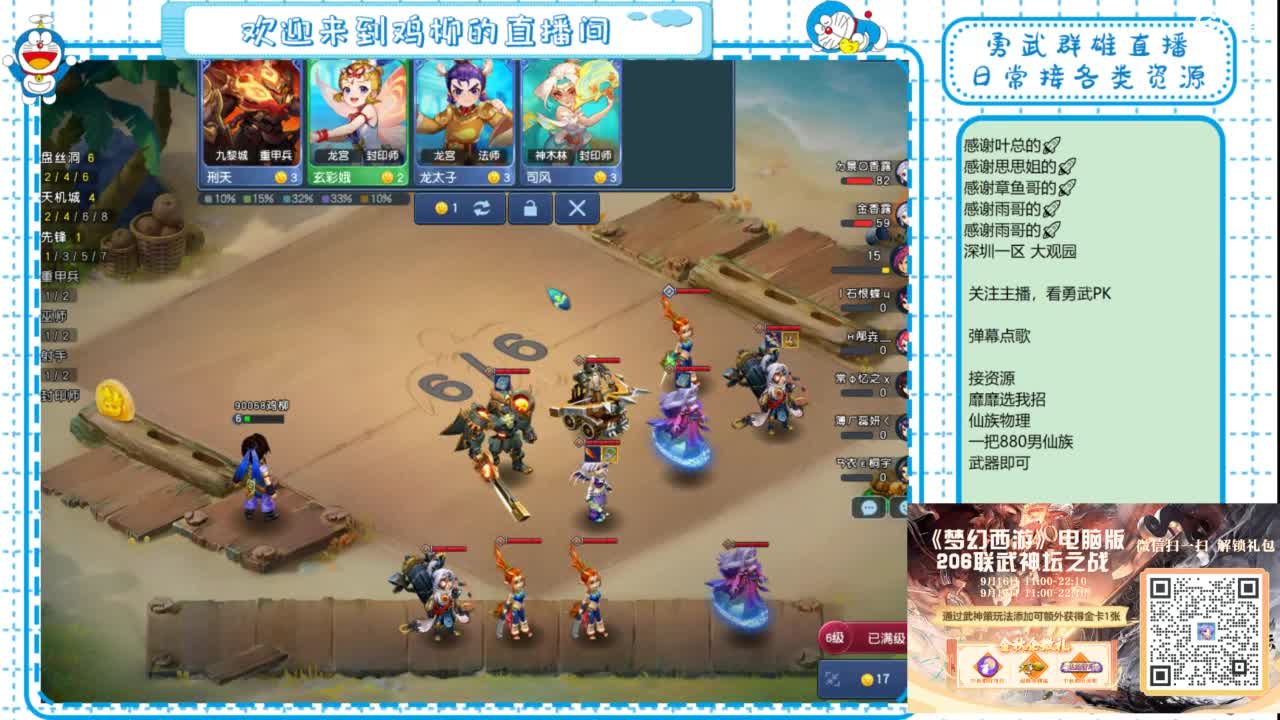Lock the current hero selection
This screenshot has height=720, width=1280.
click(530, 210)
